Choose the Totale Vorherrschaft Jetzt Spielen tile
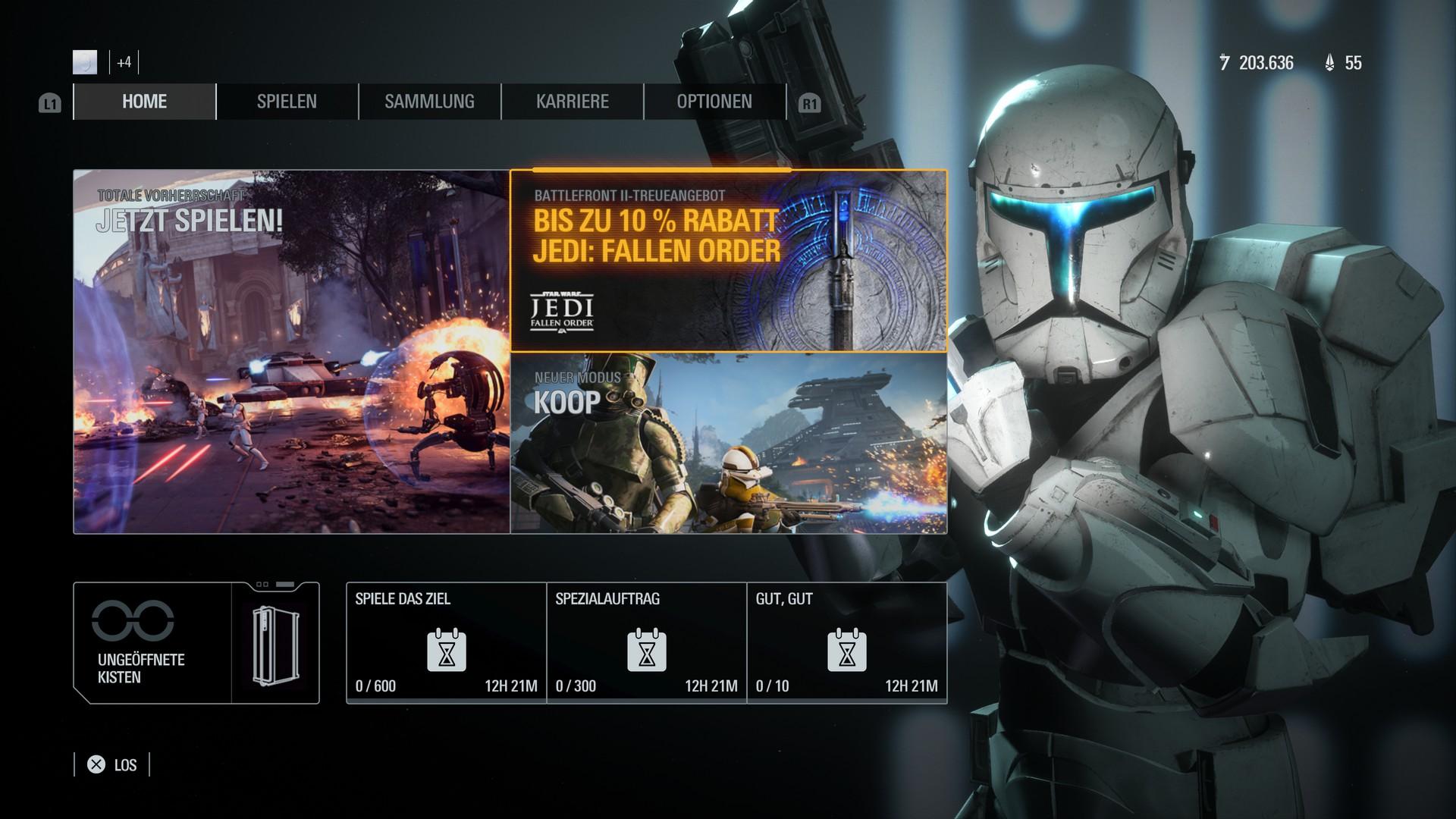The width and height of the screenshot is (1456, 819). pos(292,352)
